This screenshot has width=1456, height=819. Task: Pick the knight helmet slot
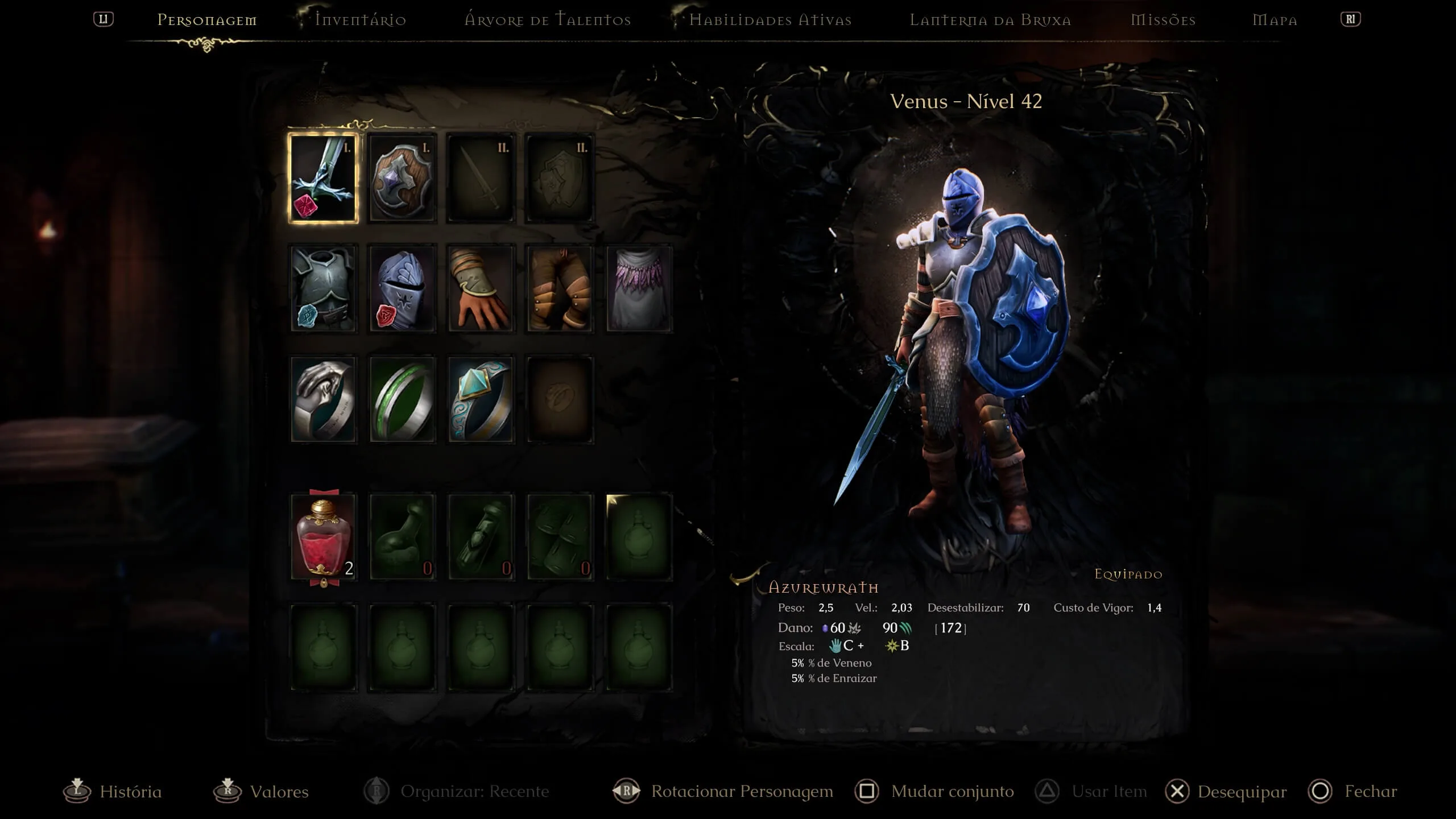coord(402,288)
